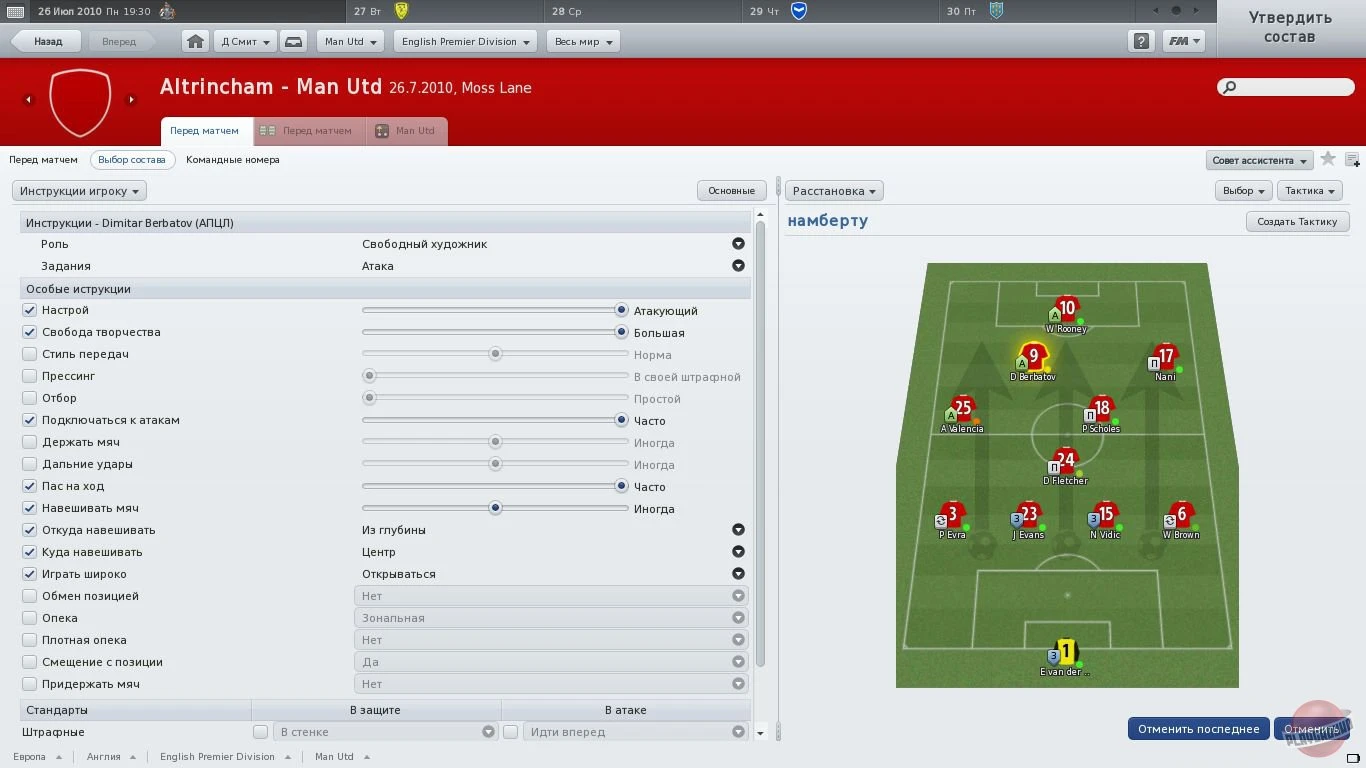Viewport: 1366px width, 768px height.
Task: Click the inbox mailbox icon in toolbar
Action: 294,41
